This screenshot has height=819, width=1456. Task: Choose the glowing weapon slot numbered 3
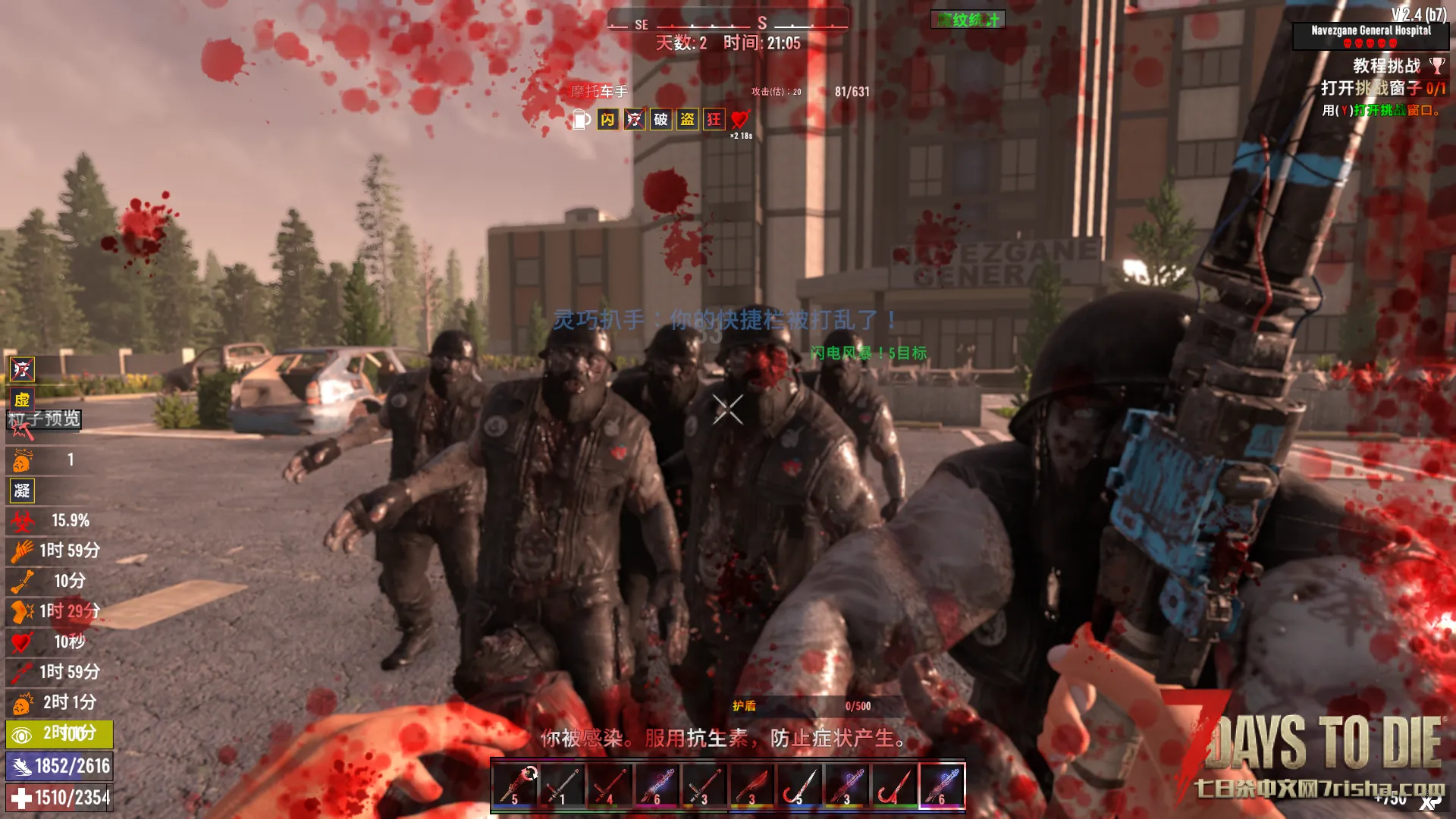pos(846,786)
